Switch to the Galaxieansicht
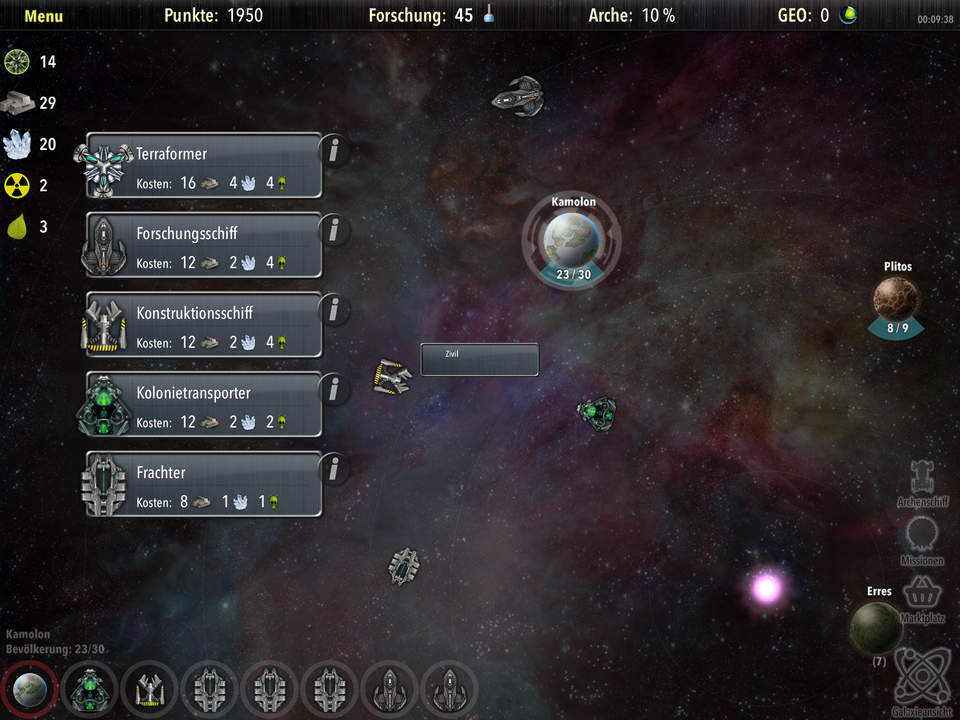960x720 pixels. (x=921, y=680)
